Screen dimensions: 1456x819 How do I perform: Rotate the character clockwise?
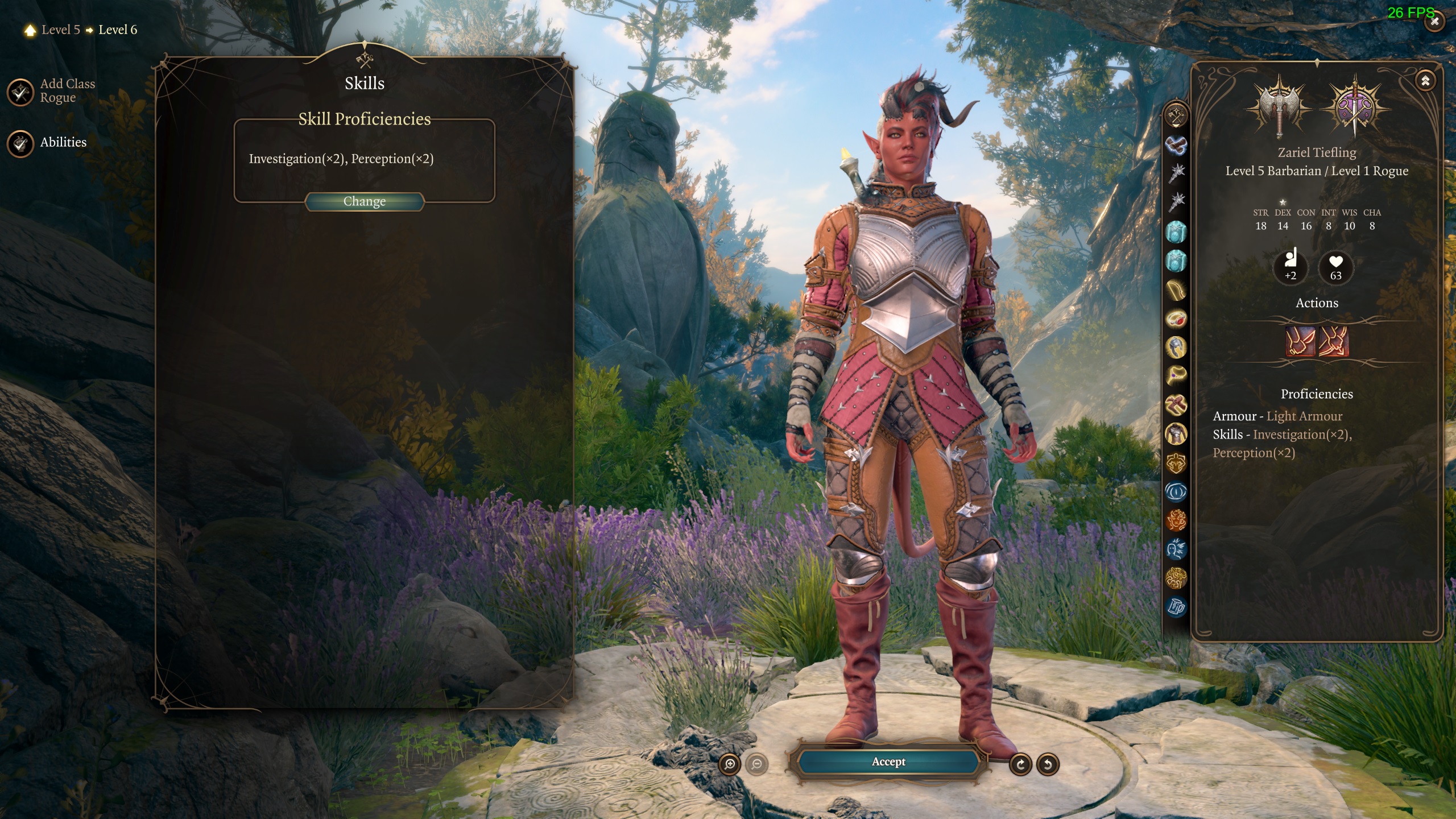(x=1020, y=764)
